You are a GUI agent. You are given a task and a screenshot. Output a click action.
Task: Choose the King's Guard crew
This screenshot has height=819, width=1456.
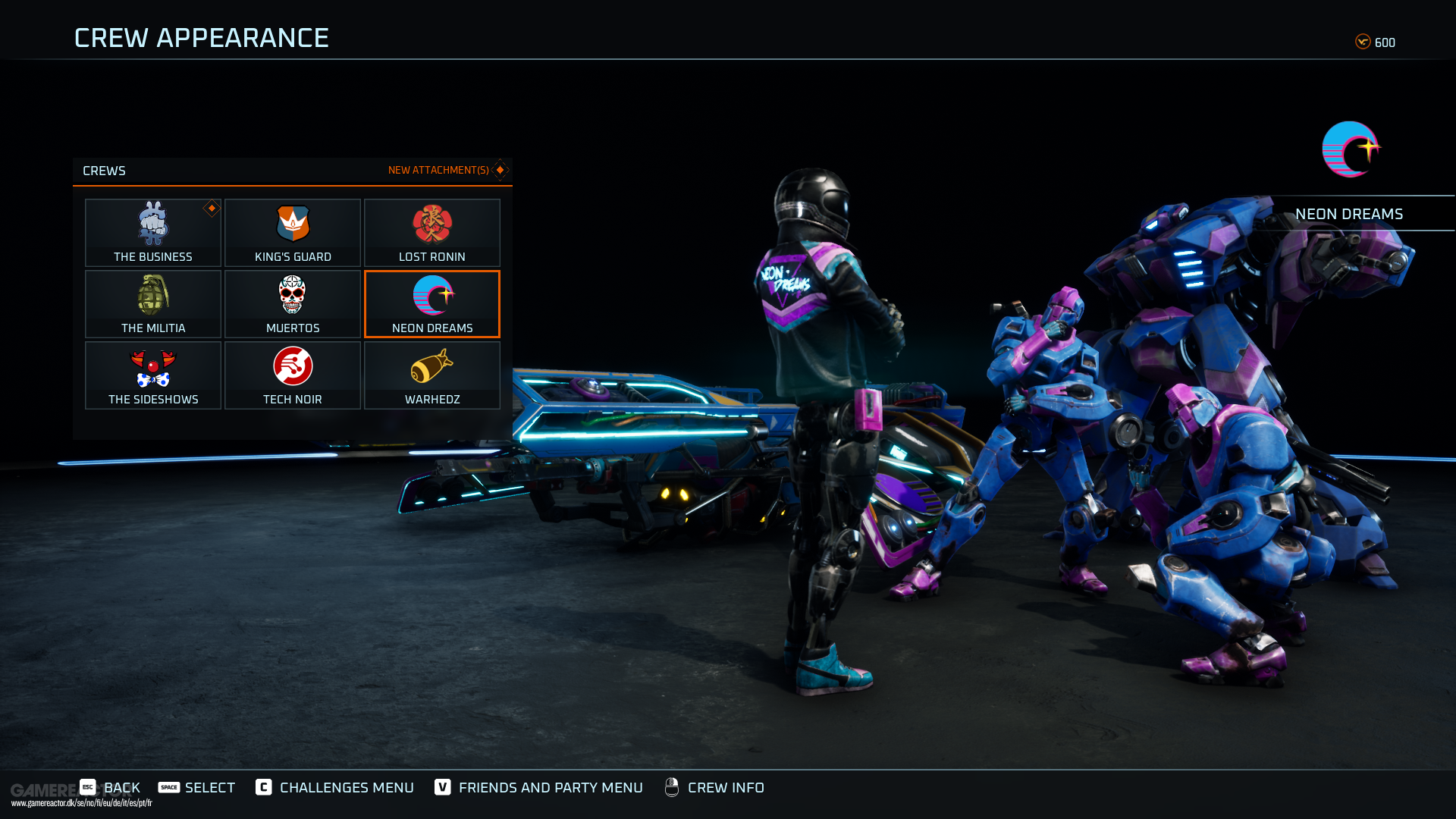pyautogui.click(x=293, y=232)
